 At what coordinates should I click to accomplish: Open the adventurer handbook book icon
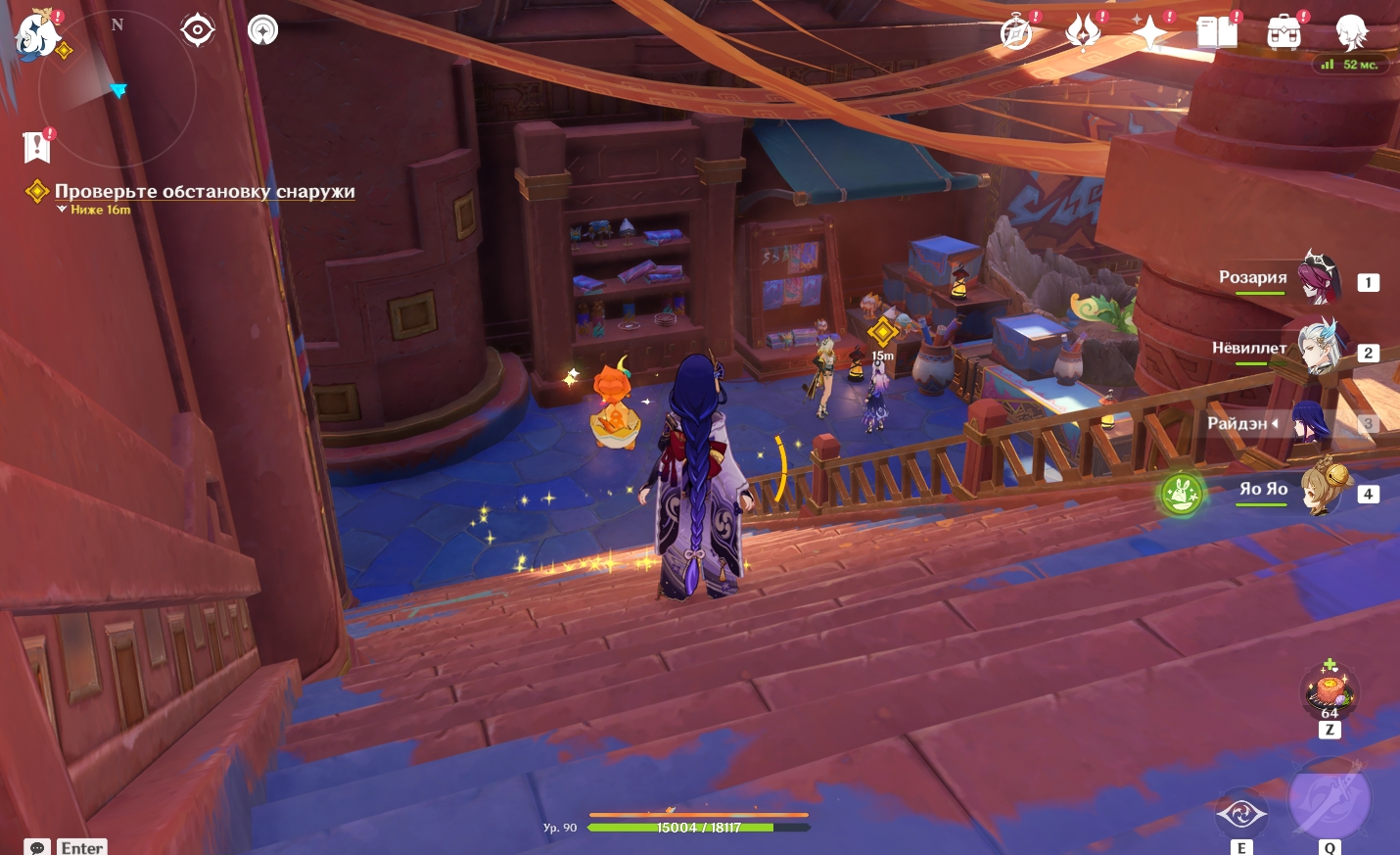1217,32
